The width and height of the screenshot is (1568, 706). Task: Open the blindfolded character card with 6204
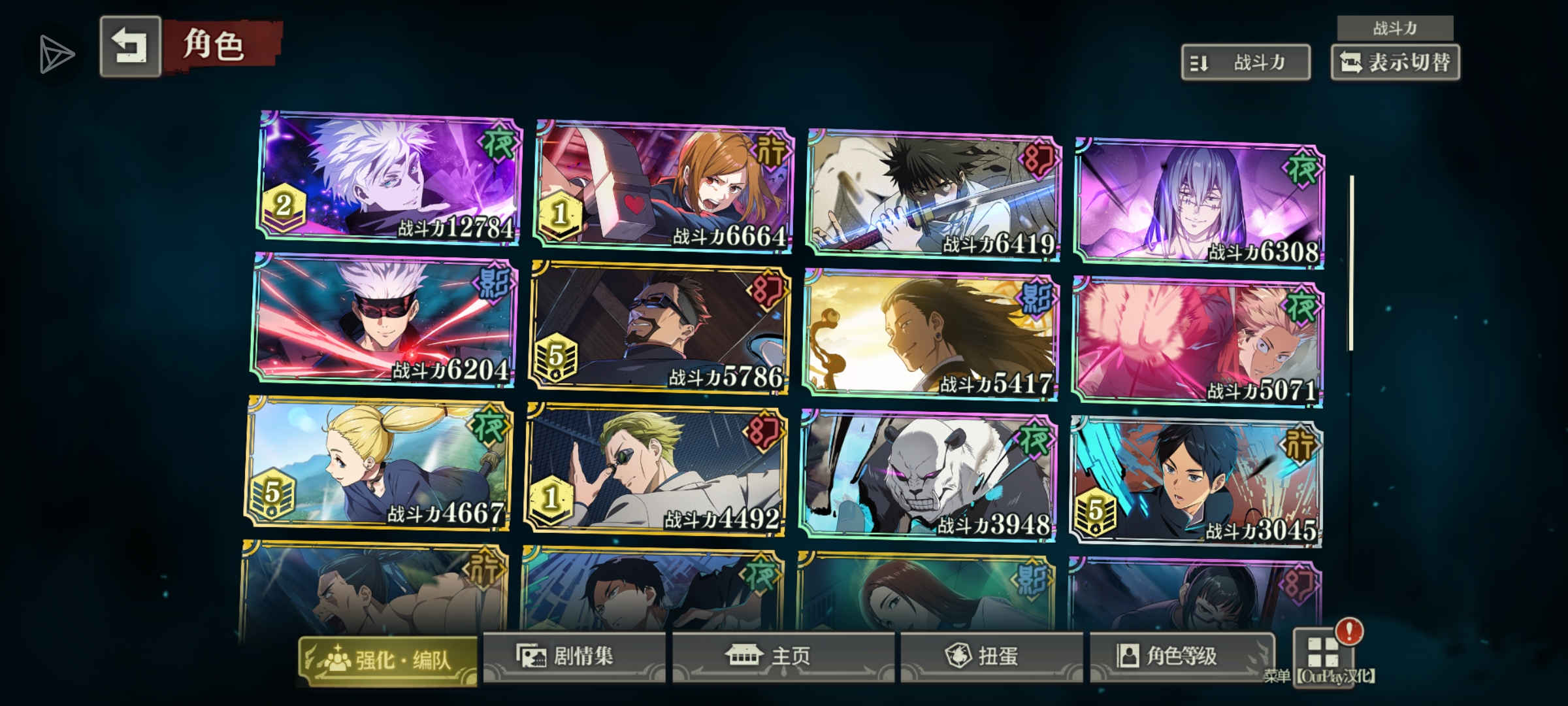384,320
